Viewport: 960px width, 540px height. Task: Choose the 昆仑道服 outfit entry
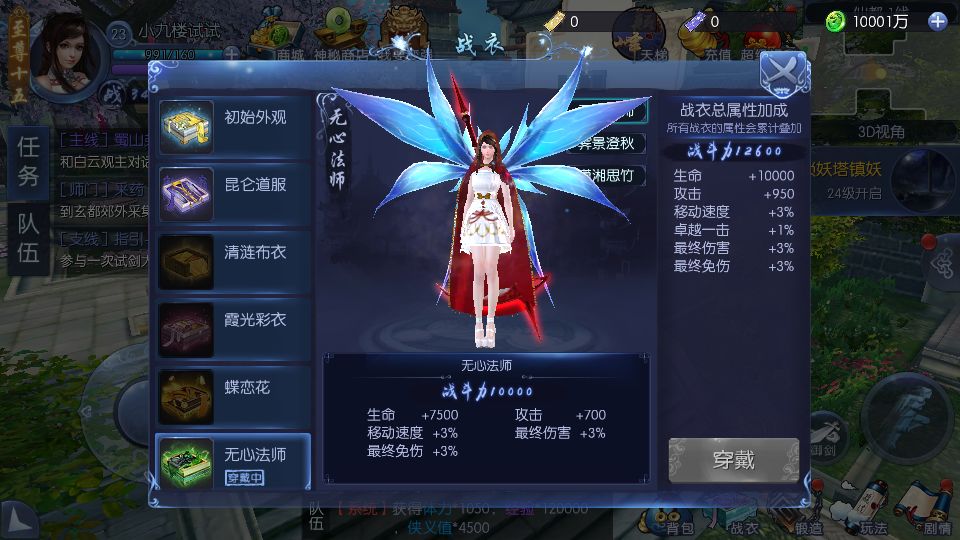232,193
